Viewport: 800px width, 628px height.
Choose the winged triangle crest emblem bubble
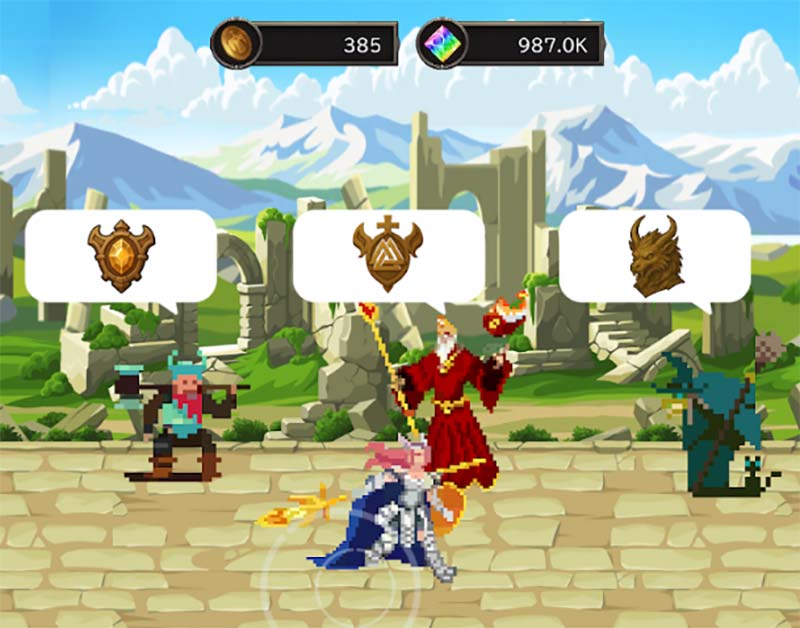click(388, 256)
